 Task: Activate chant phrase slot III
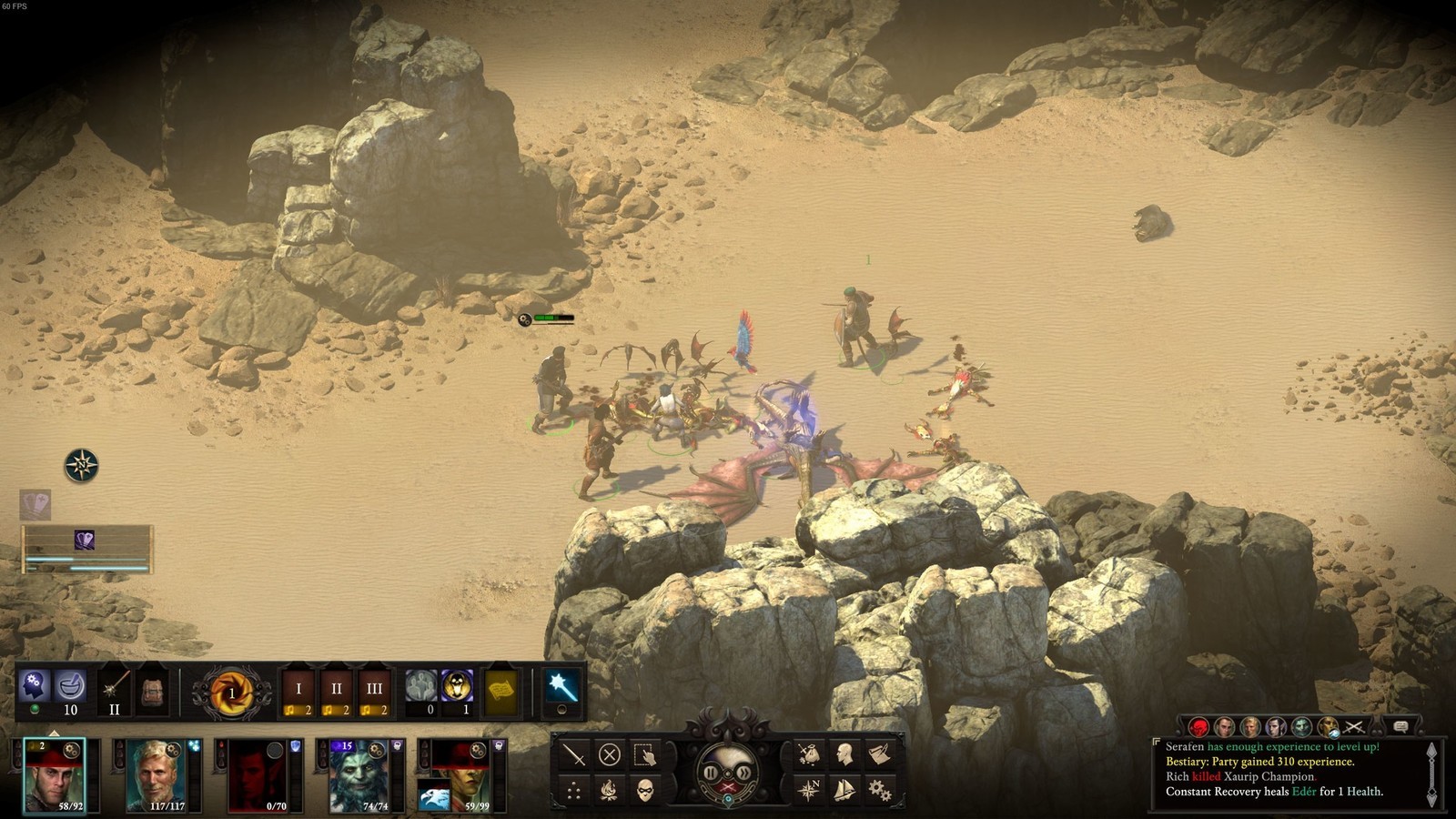click(374, 693)
